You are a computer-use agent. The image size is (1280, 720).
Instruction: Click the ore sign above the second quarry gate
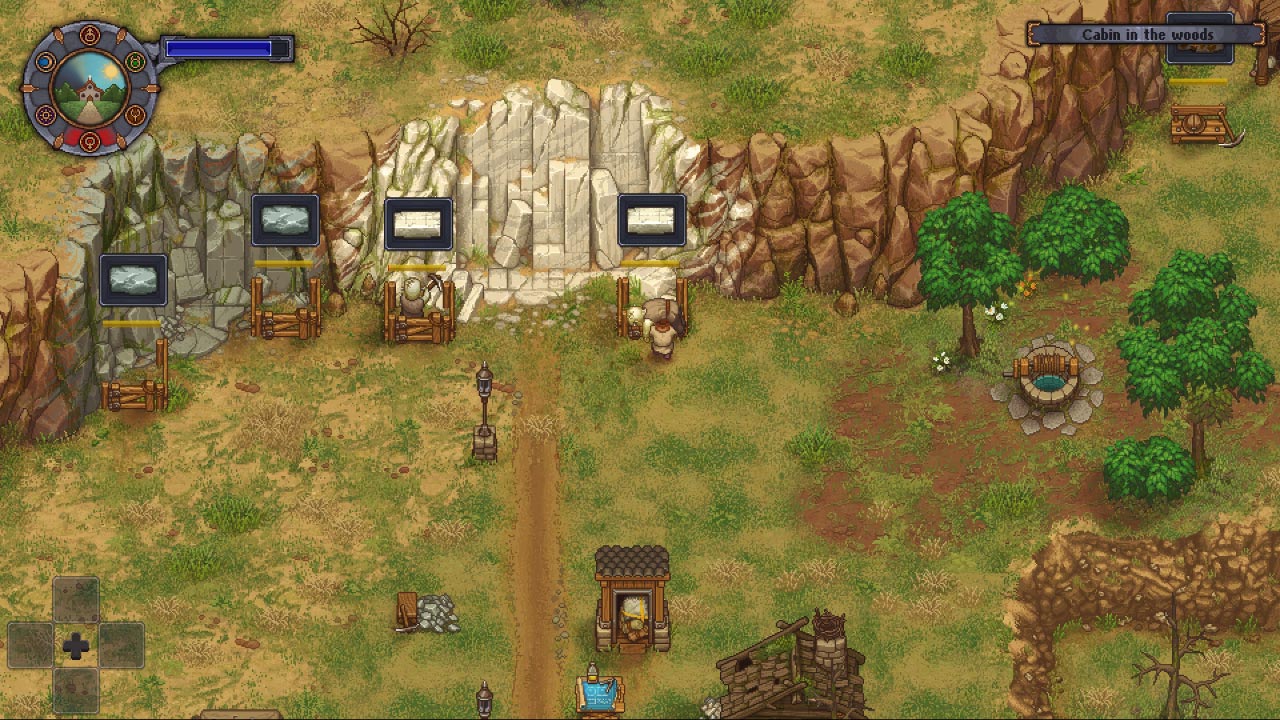click(285, 220)
